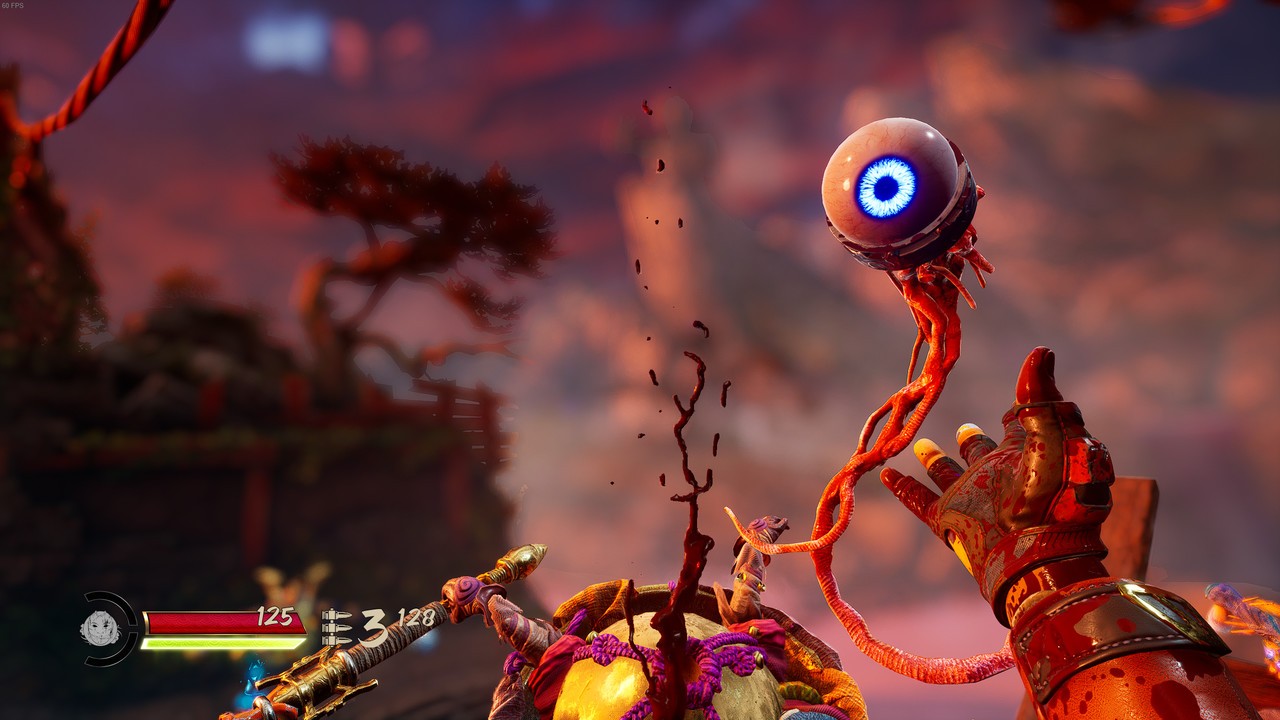Click the mask portrait icon
1280x720 pixels.
pos(100,628)
